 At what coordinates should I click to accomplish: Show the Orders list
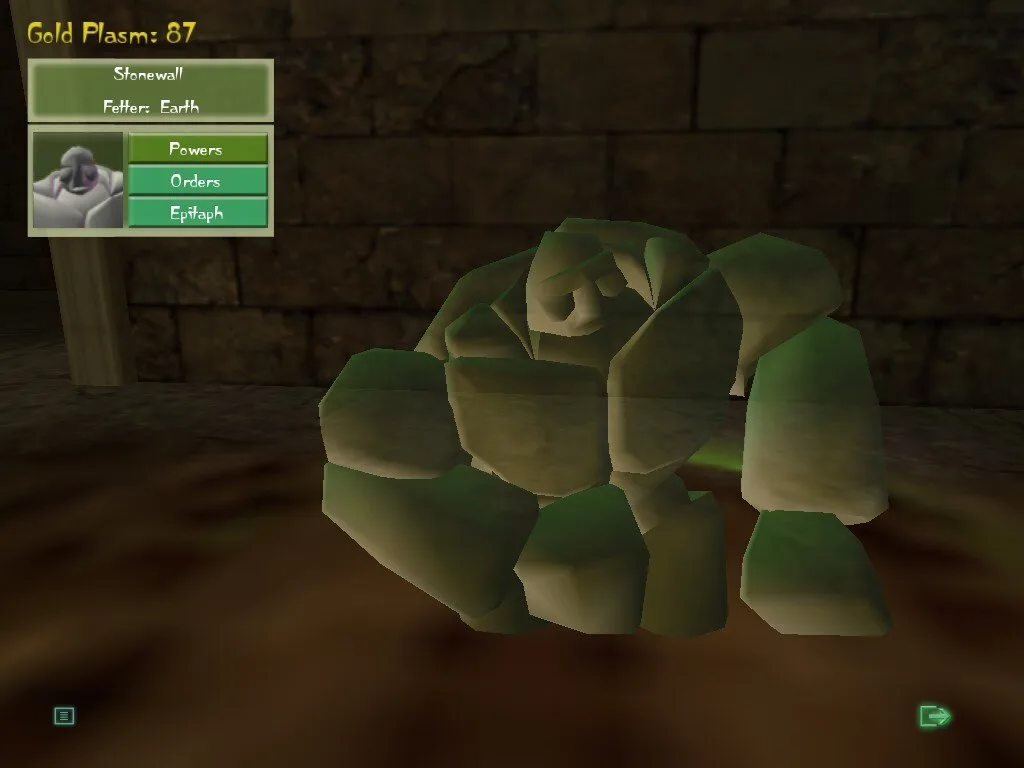[197, 181]
